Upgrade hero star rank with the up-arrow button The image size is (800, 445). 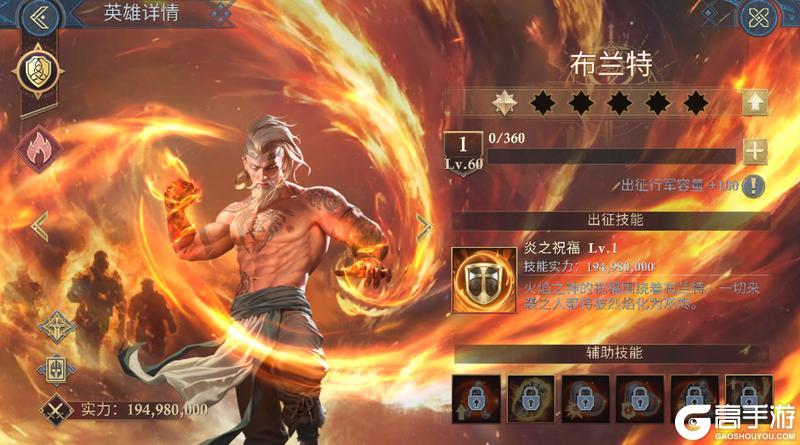click(x=755, y=101)
